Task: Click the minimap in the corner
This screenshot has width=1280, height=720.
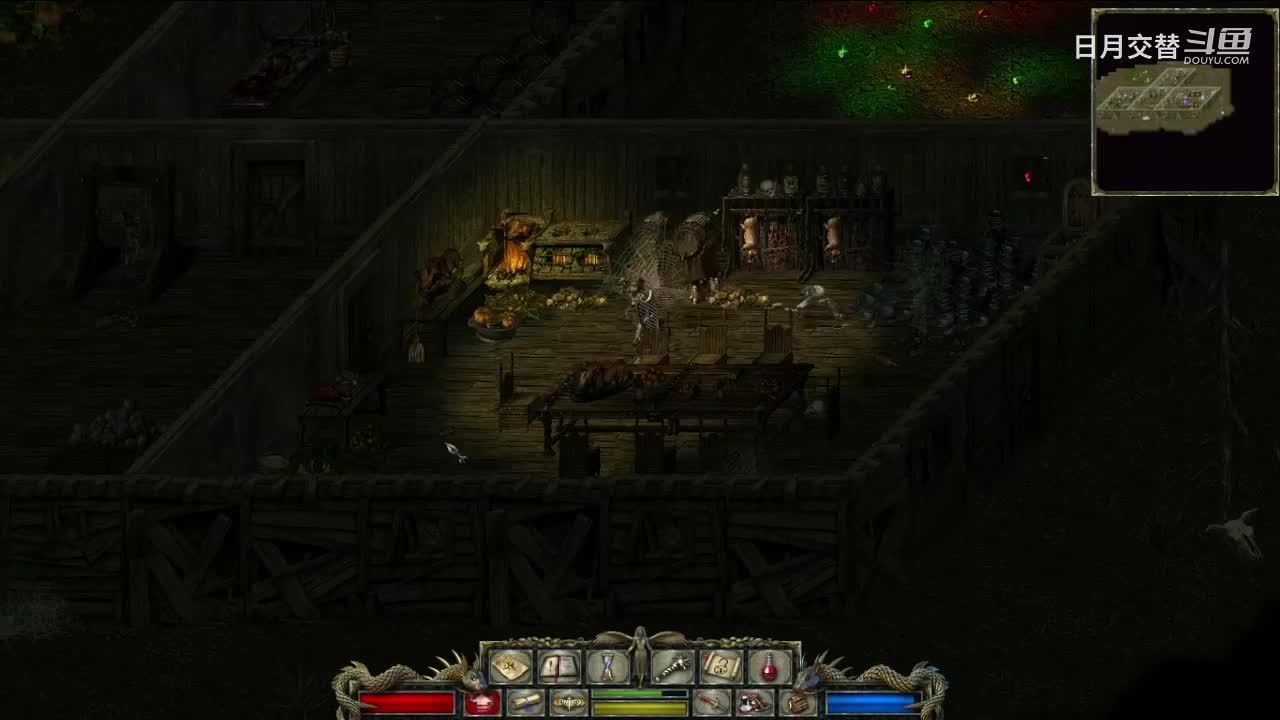Action: coord(1184,102)
